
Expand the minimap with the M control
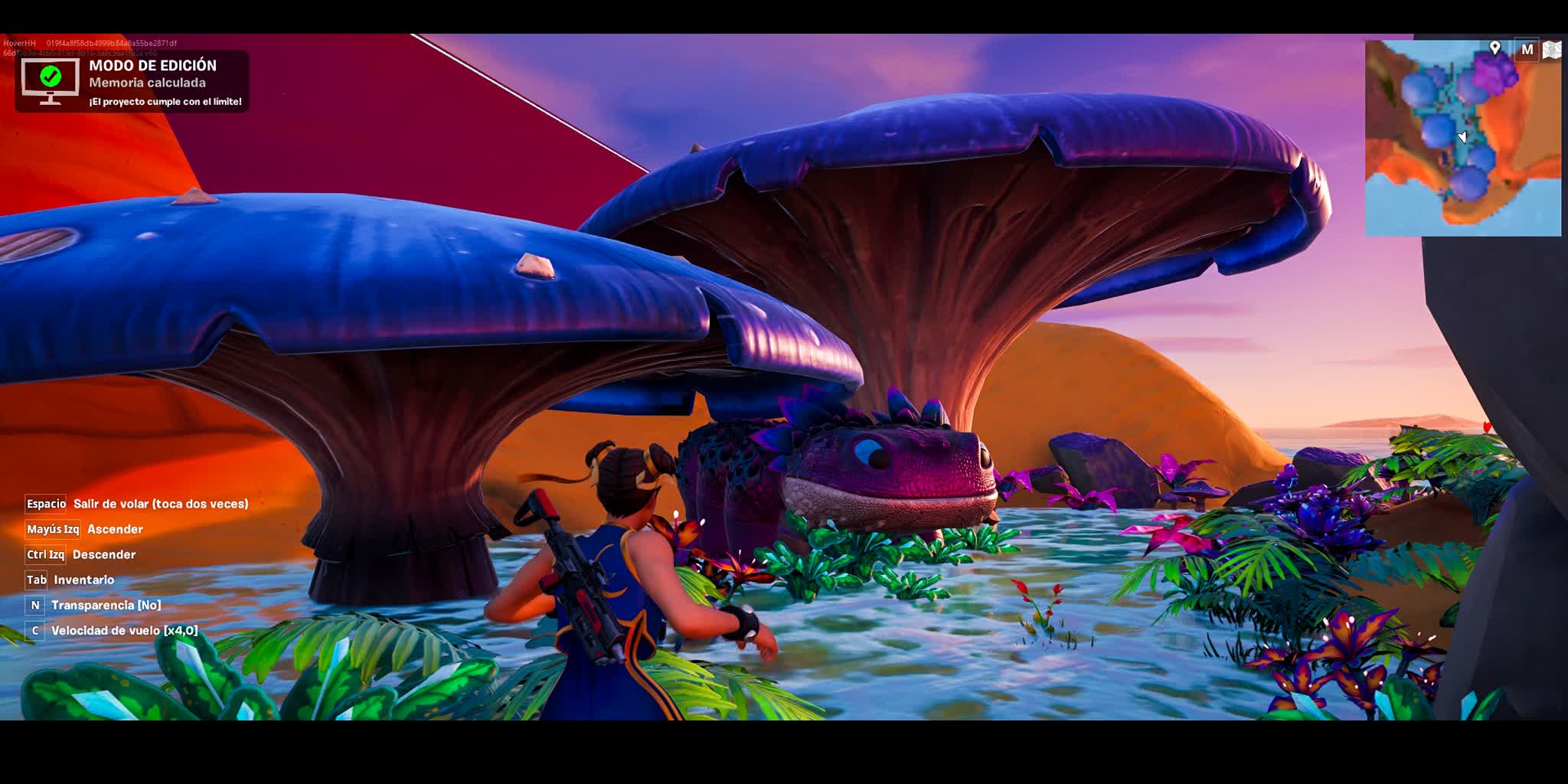point(1527,48)
